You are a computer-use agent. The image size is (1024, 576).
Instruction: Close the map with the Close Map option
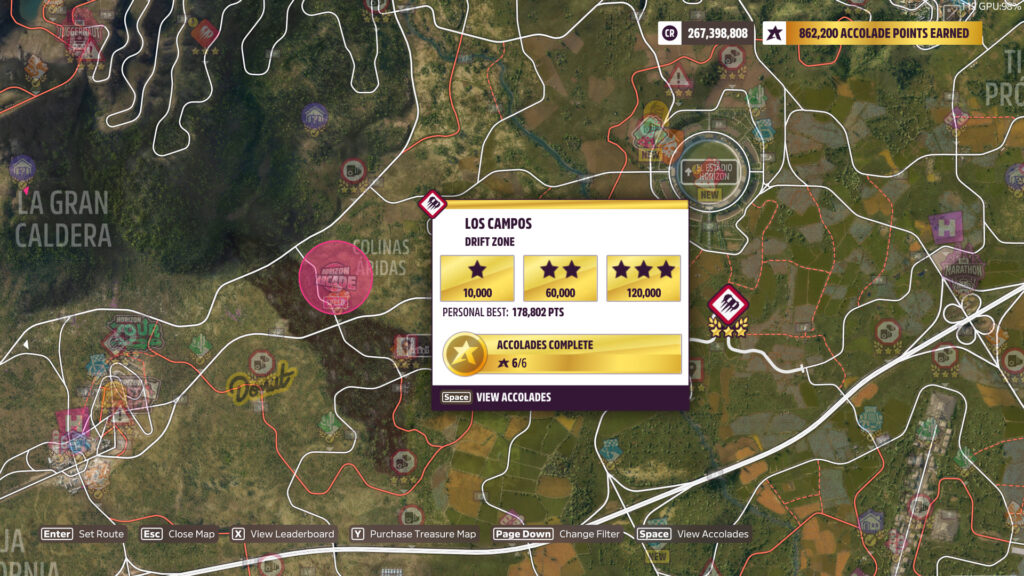(178, 534)
